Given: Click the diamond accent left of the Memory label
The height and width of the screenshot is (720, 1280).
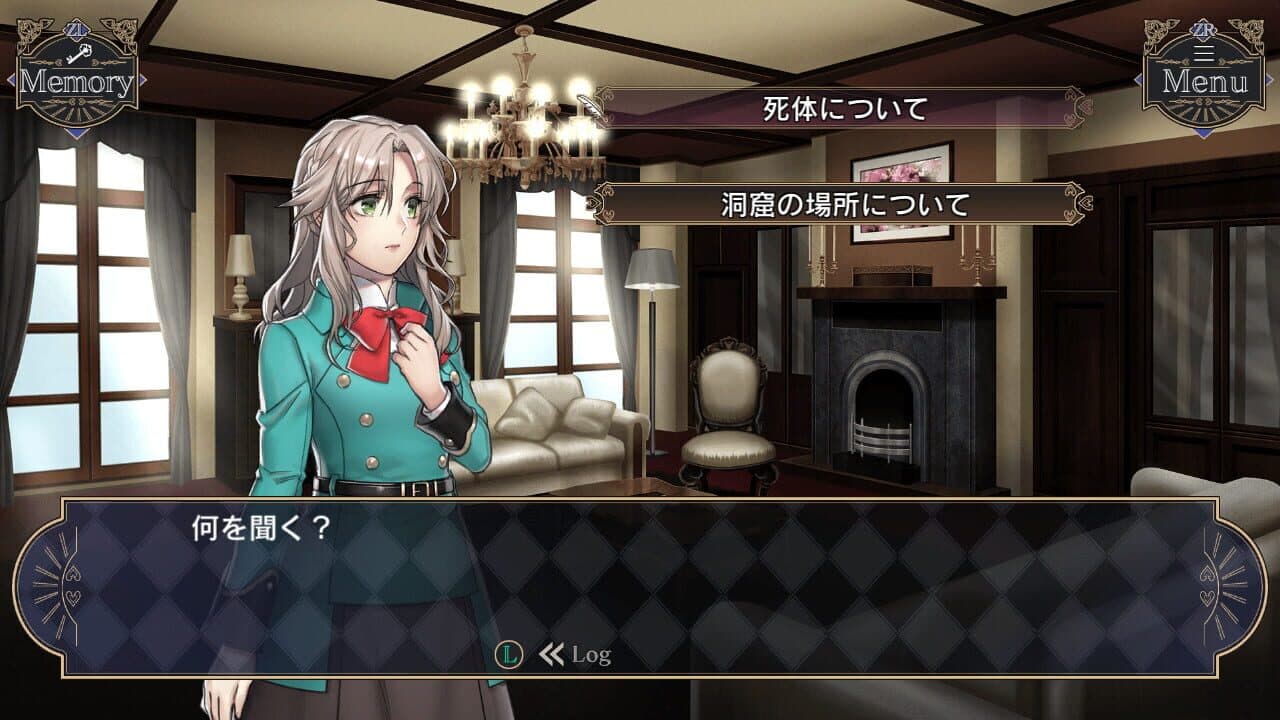Looking at the screenshot, I should pyautogui.click(x=12, y=79).
